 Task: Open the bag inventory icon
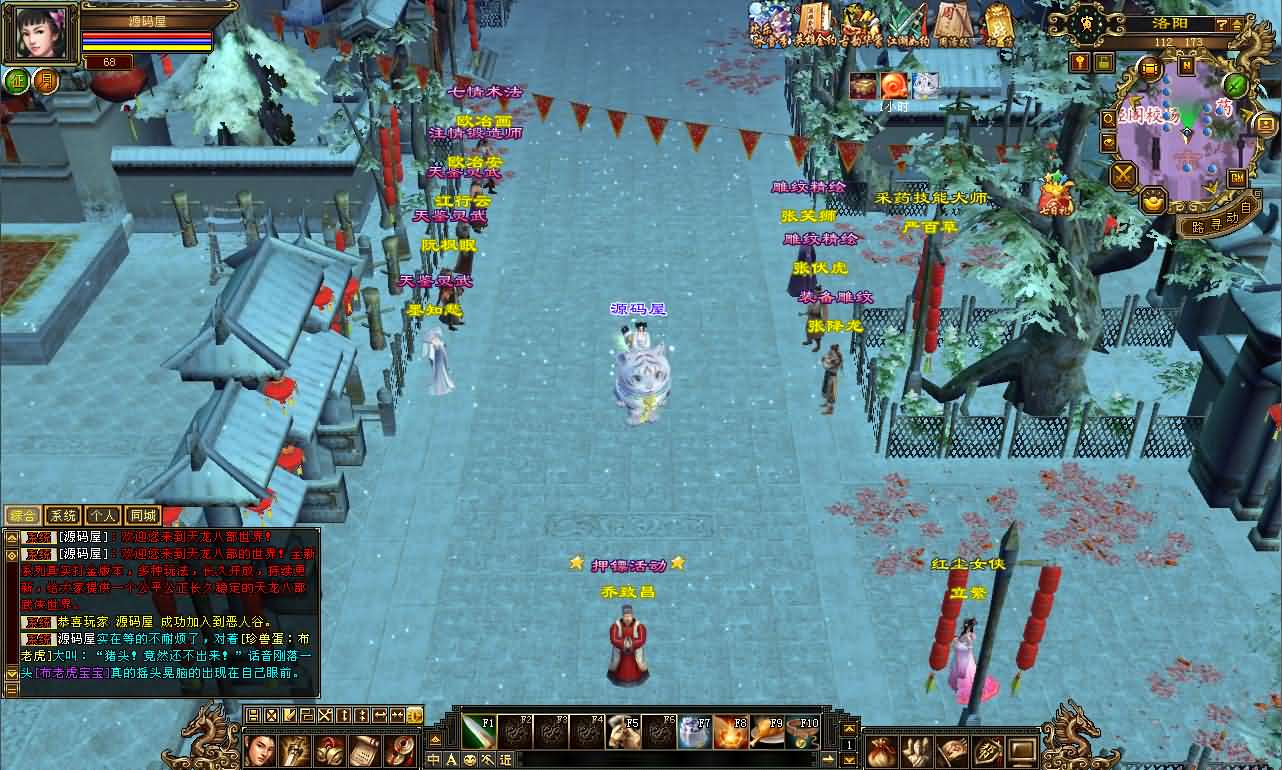[882, 750]
